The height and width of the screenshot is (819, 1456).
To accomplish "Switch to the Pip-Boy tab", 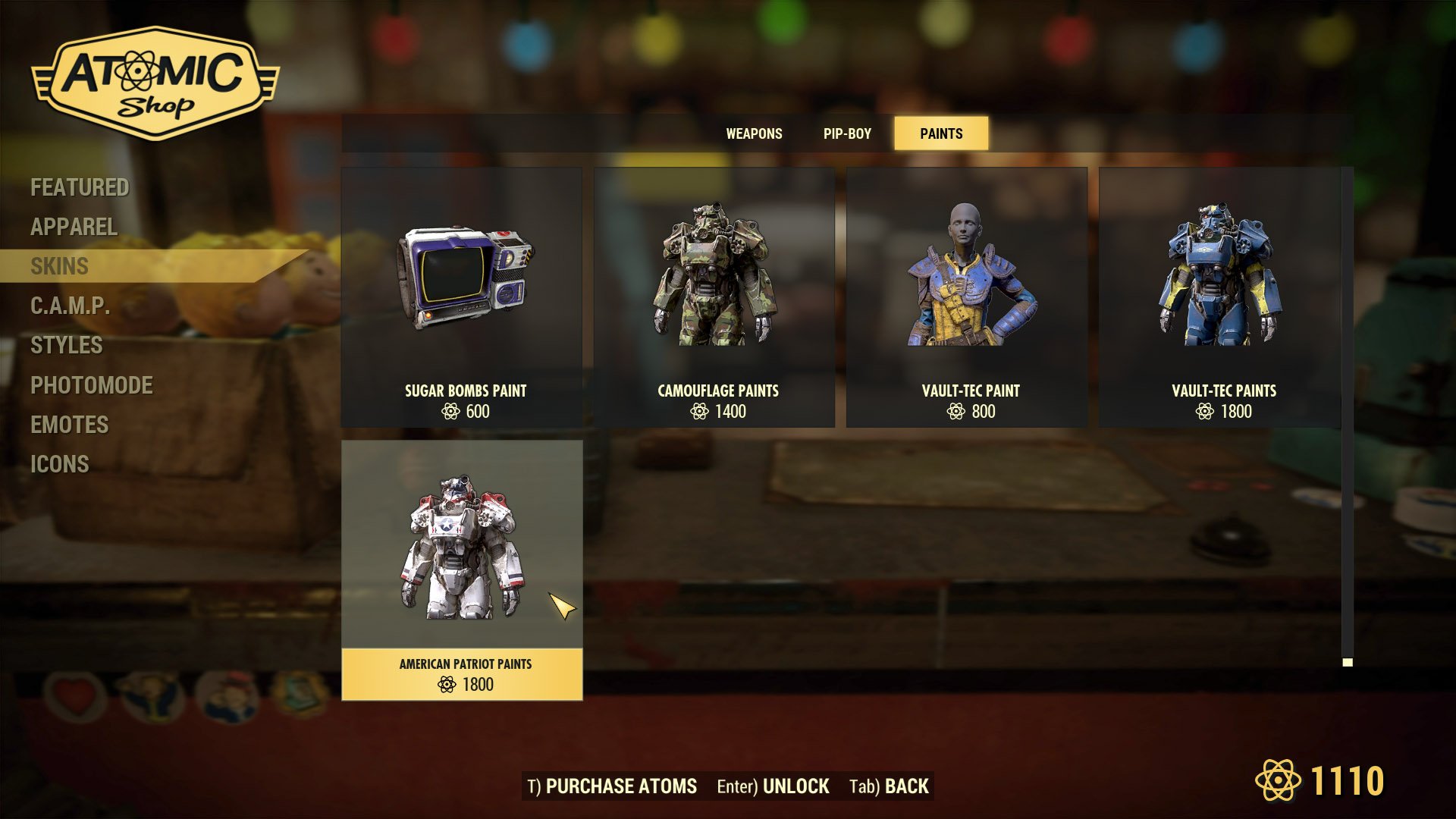I will tap(847, 133).
